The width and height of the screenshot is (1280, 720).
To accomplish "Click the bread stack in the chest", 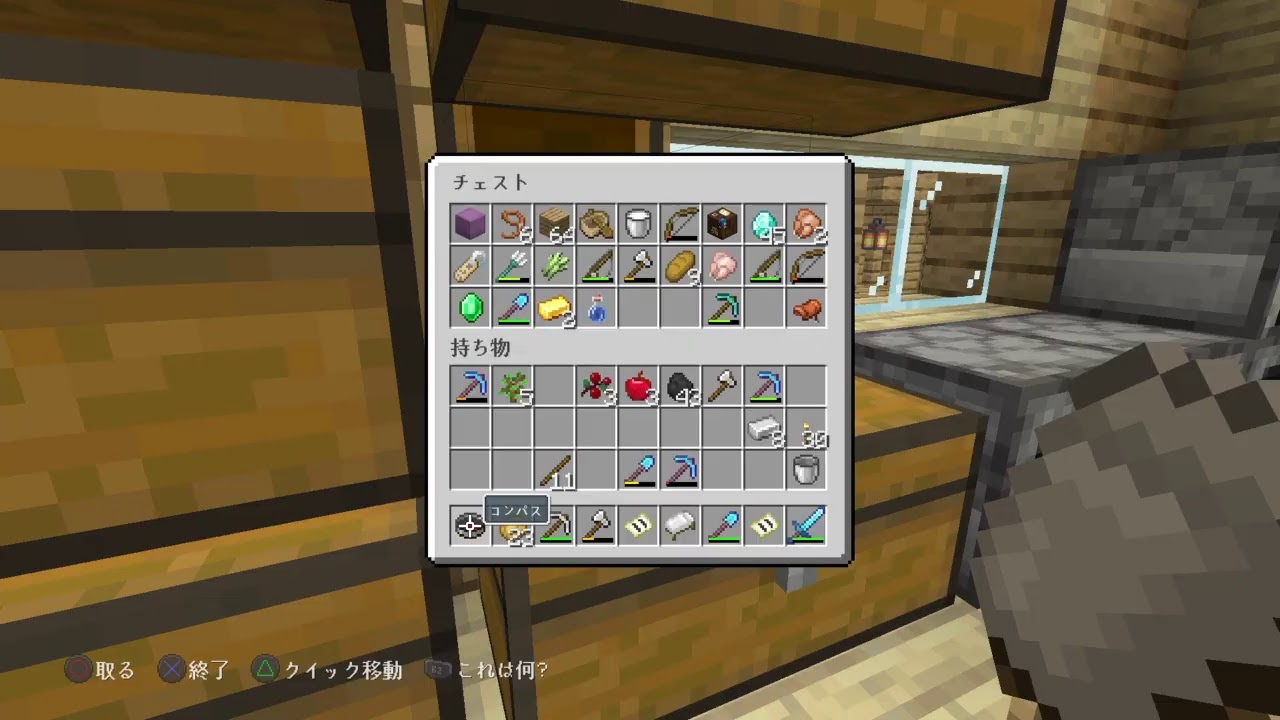I will pos(680,264).
